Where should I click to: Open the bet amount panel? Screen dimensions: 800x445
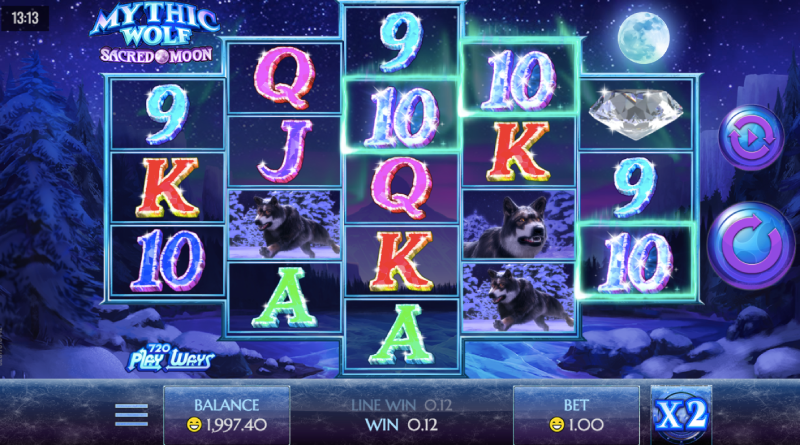point(575,415)
